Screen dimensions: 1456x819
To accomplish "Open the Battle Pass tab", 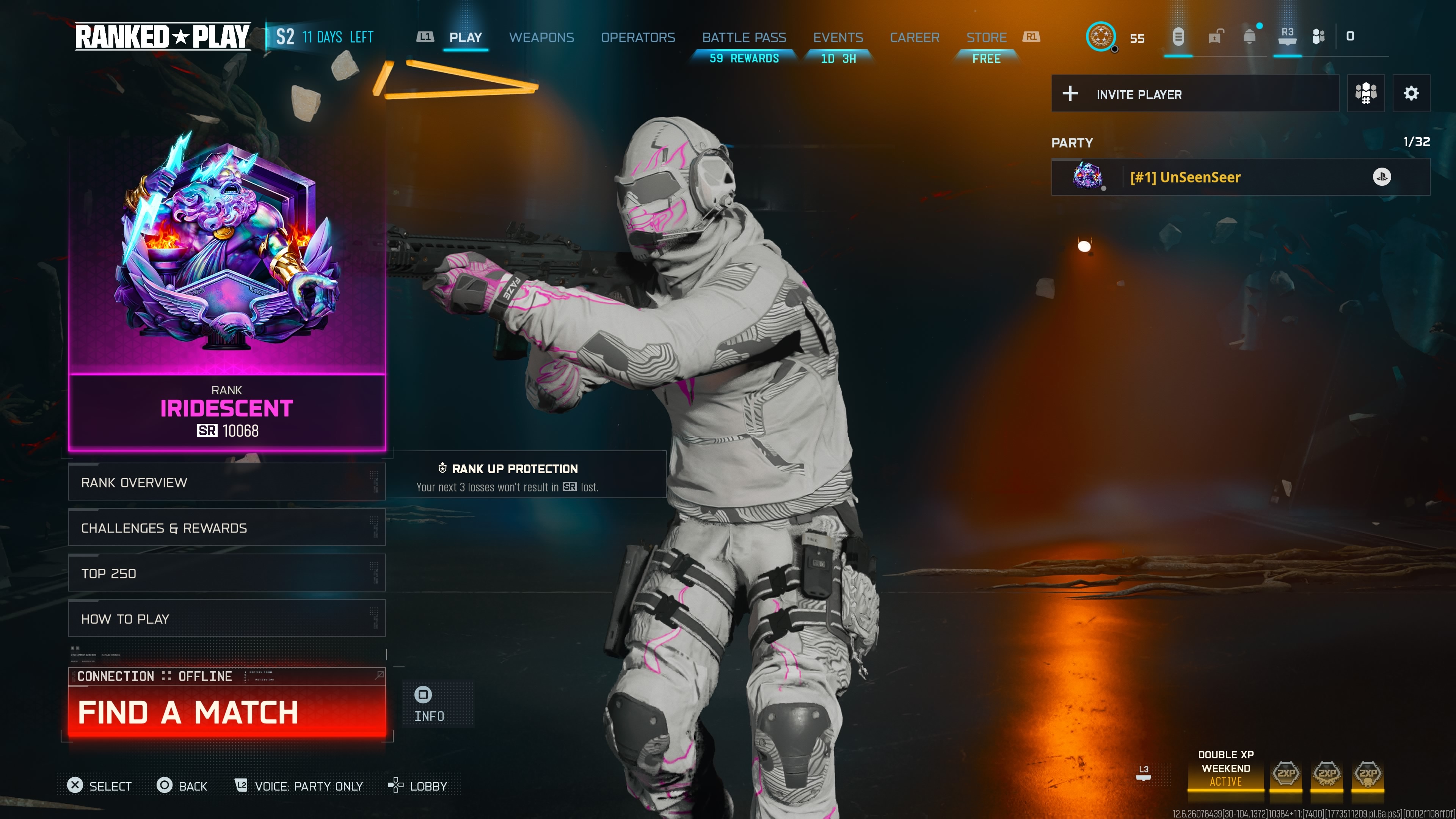I will 744,37.
